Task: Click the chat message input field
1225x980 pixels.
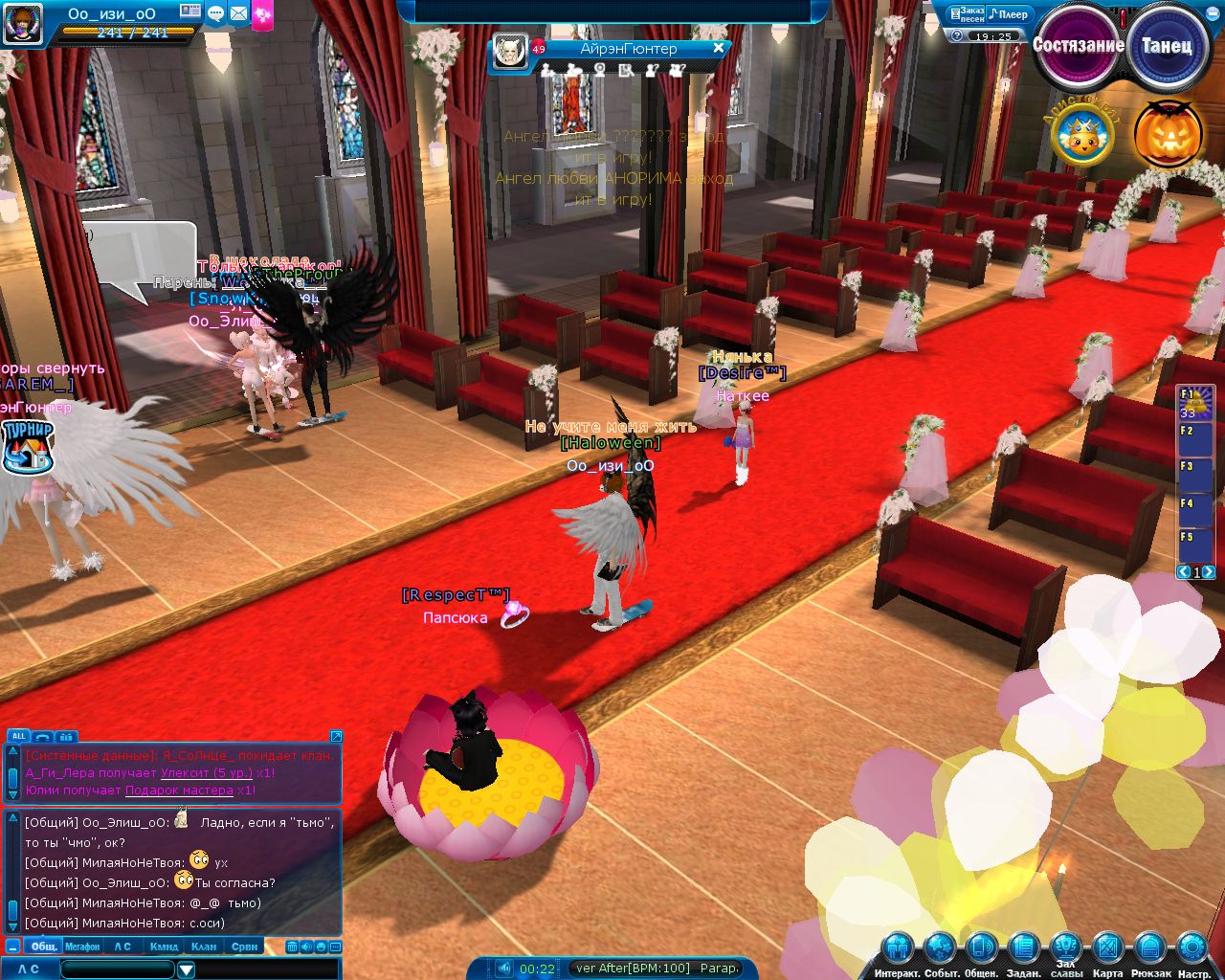Action: 118,969
